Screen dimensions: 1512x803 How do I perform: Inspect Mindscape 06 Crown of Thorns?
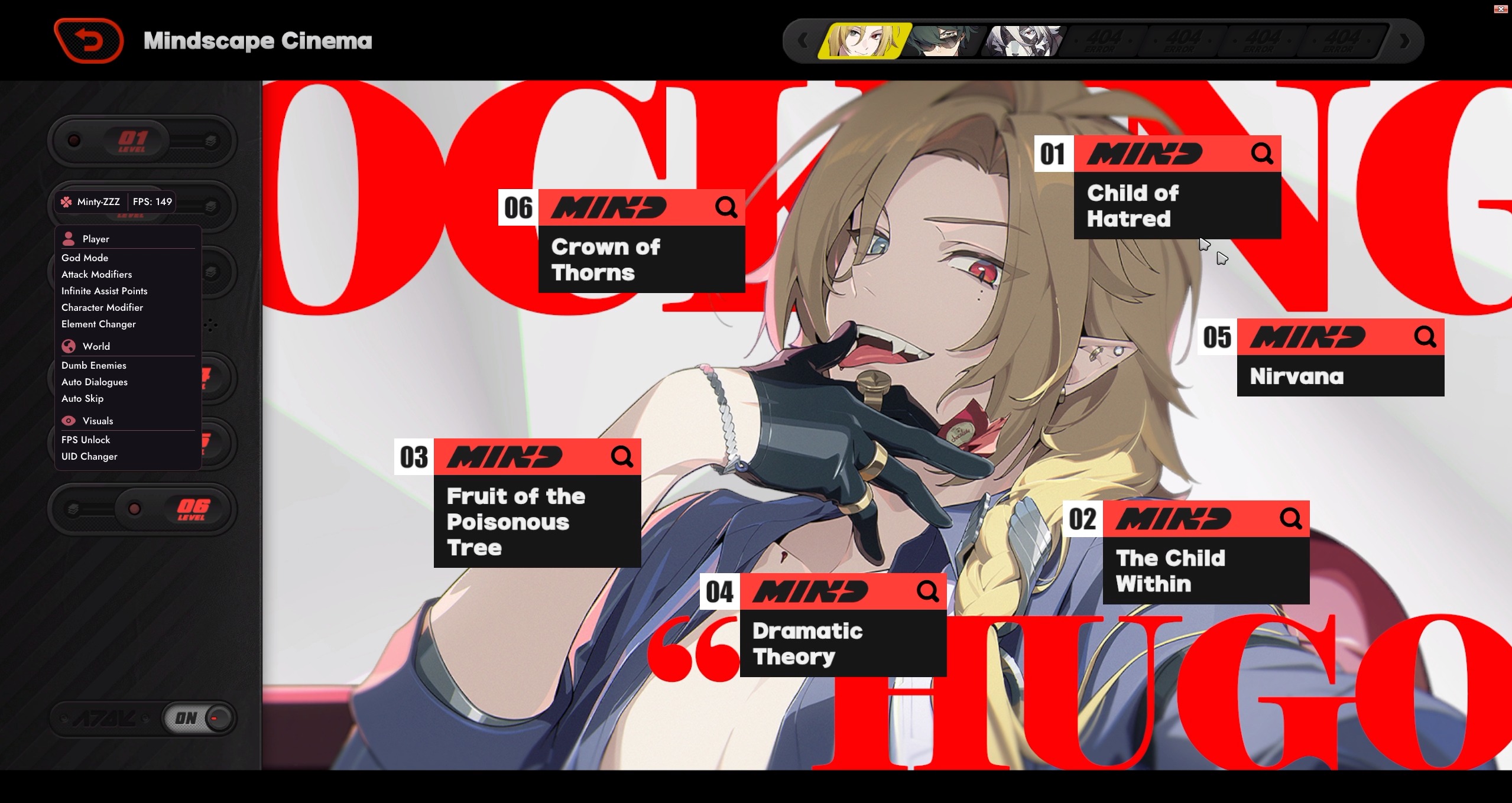[x=641, y=259]
